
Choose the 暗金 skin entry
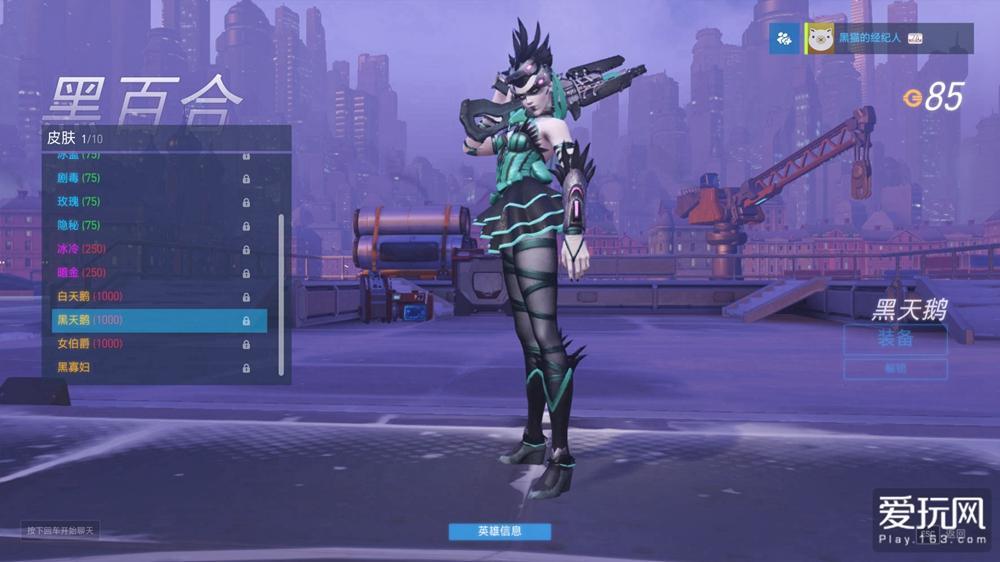tap(150, 273)
